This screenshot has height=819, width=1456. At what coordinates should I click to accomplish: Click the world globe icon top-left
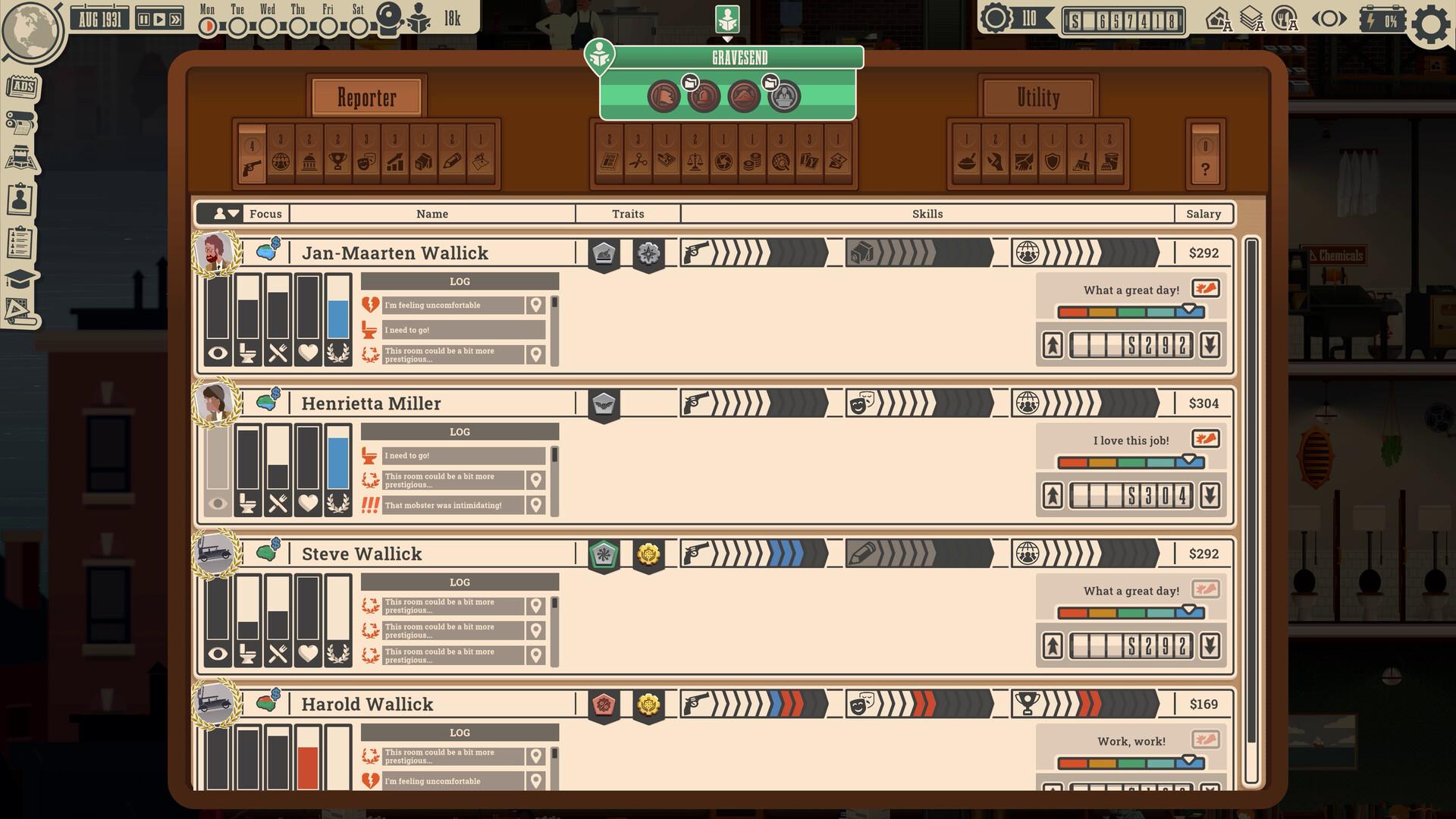[30, 33]
